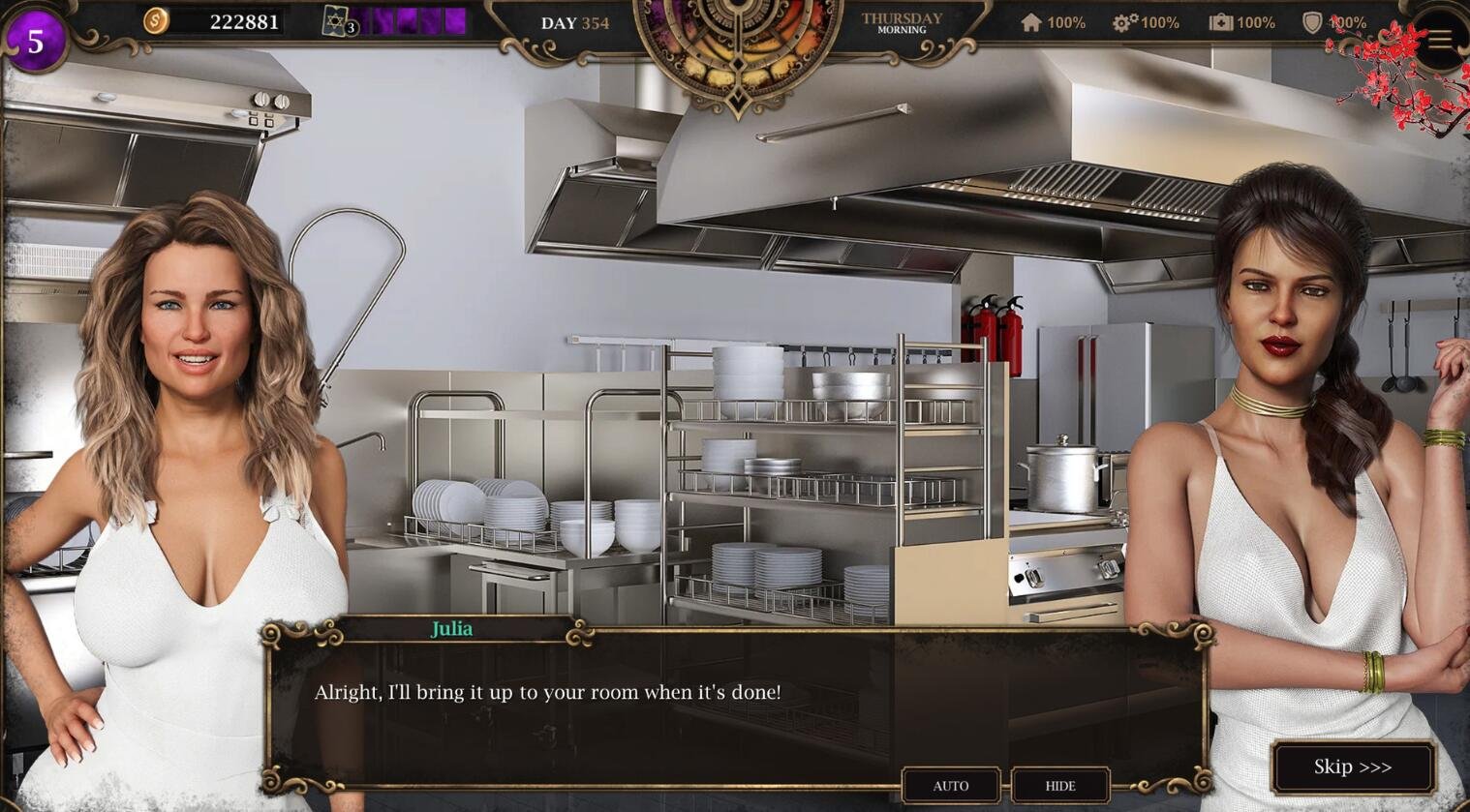Click the gold coin currency icon
This screenshot has height=812, width=1470.
point(155,20)
